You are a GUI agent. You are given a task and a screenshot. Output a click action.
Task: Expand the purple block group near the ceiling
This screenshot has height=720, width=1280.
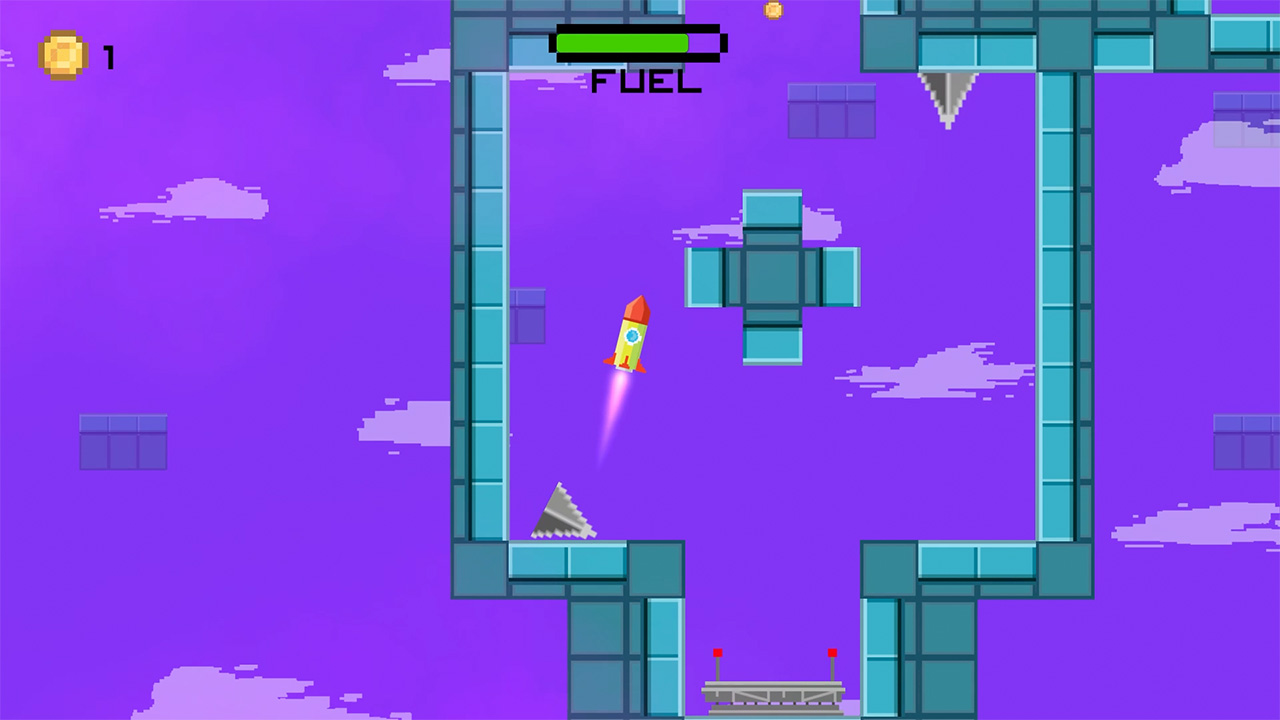(833, 108)
